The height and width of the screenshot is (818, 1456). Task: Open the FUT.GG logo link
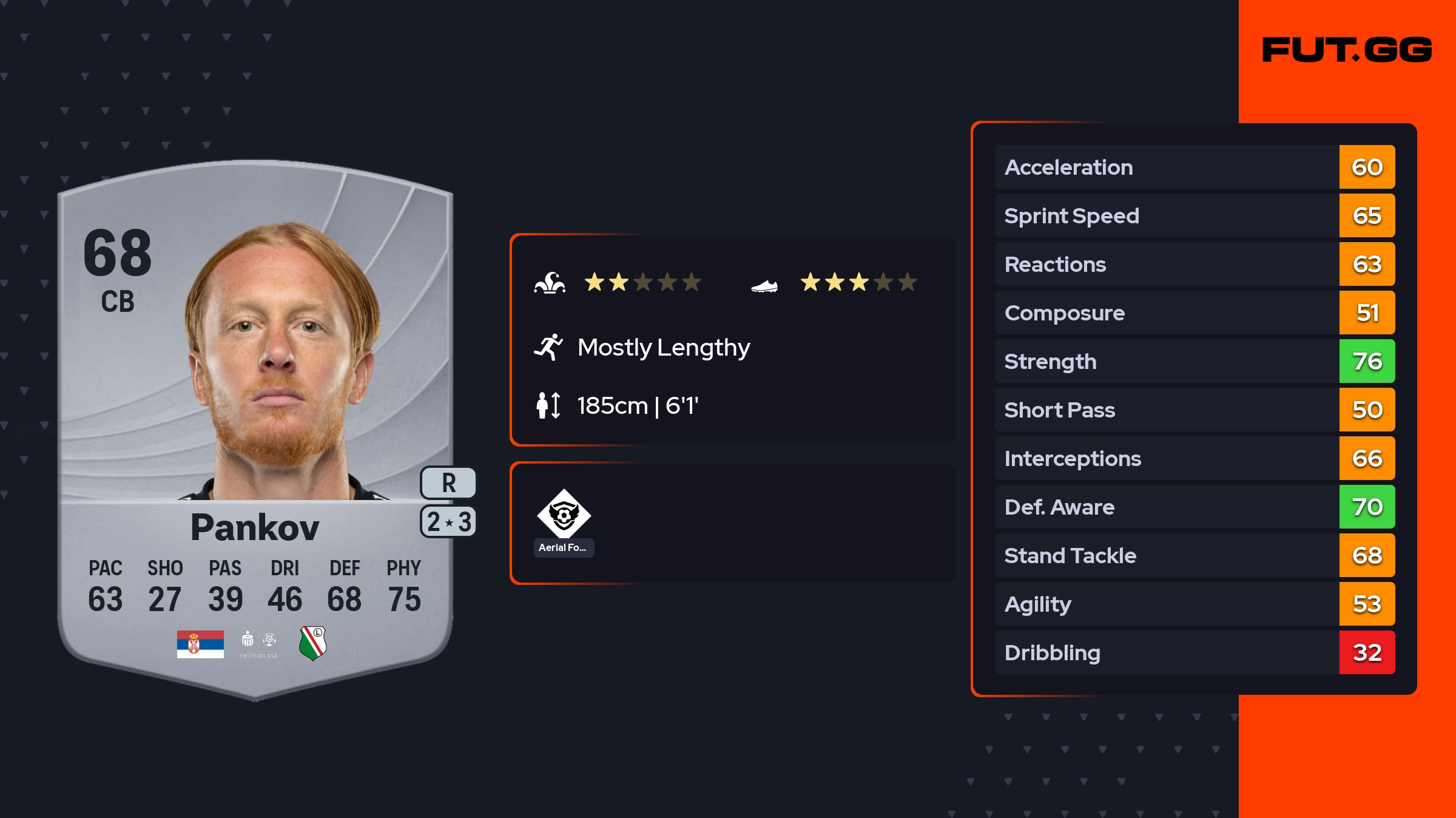tap(1347, 50)
